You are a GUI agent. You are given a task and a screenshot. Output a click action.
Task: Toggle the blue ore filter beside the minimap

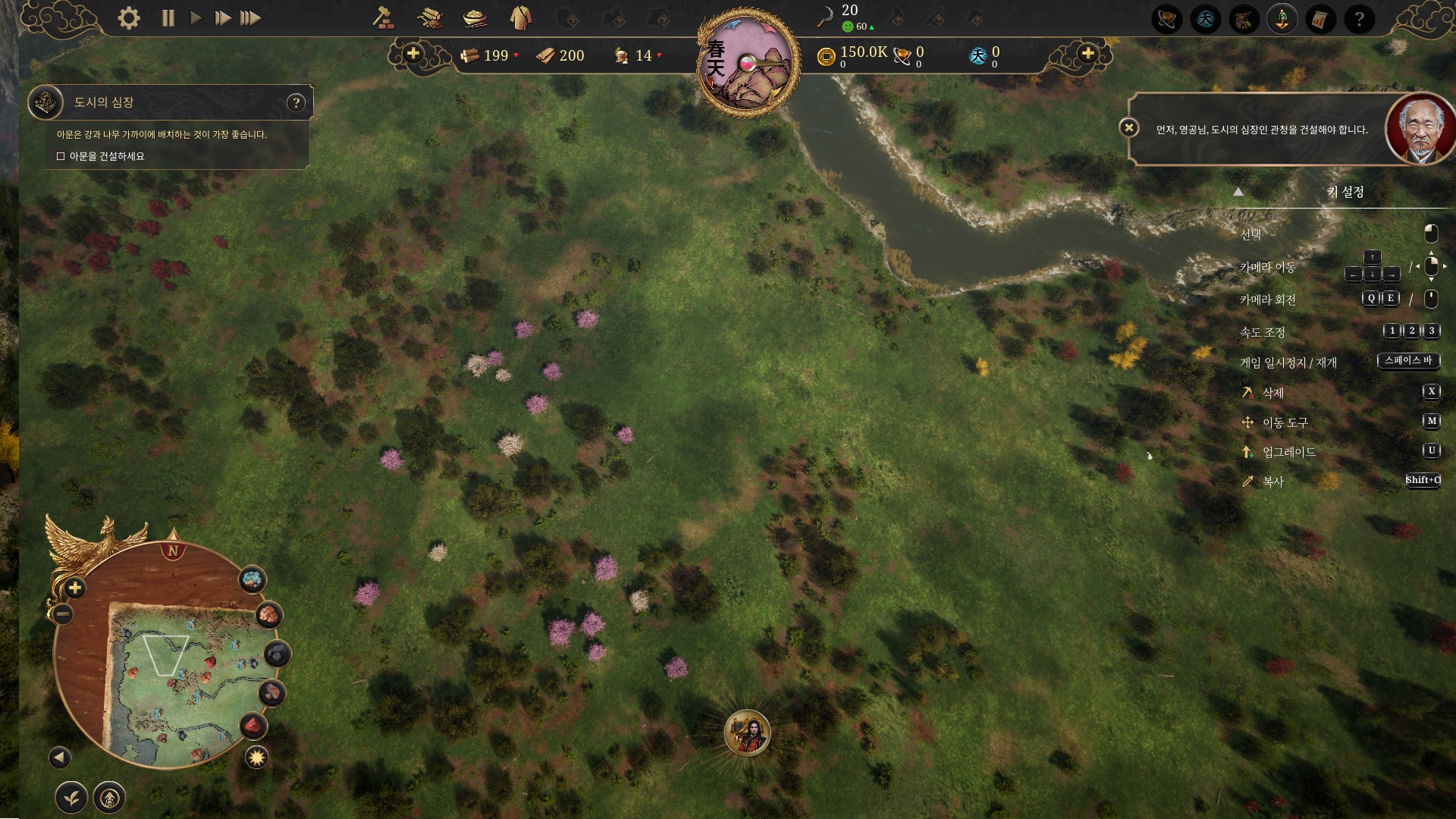click(x=253, y=580)
